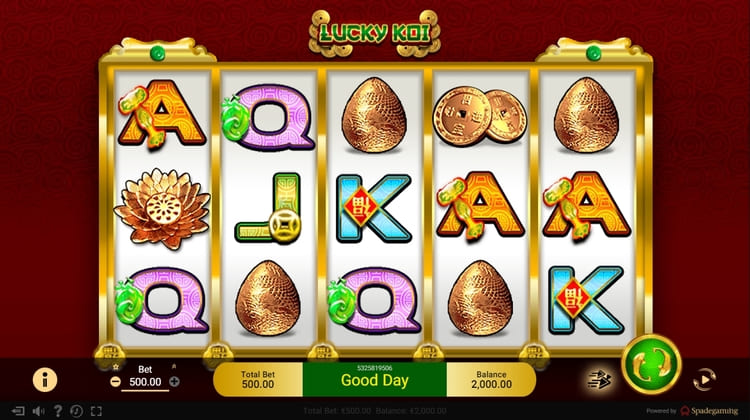Show the game history clock icon

76,411
